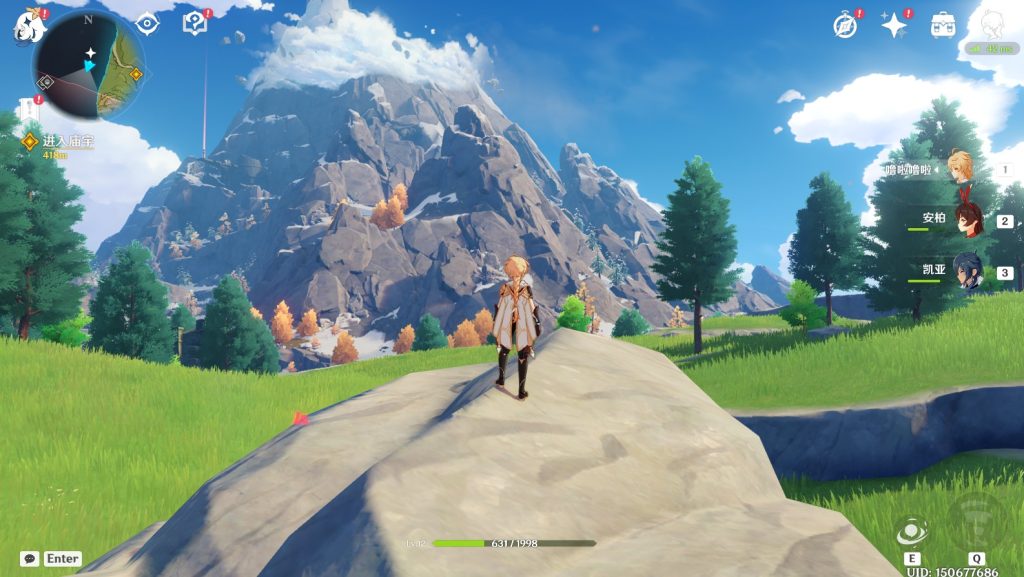Open the Paimon main menu
The width and height of the screenshot is (1024, 577).
tap(30, 27)
